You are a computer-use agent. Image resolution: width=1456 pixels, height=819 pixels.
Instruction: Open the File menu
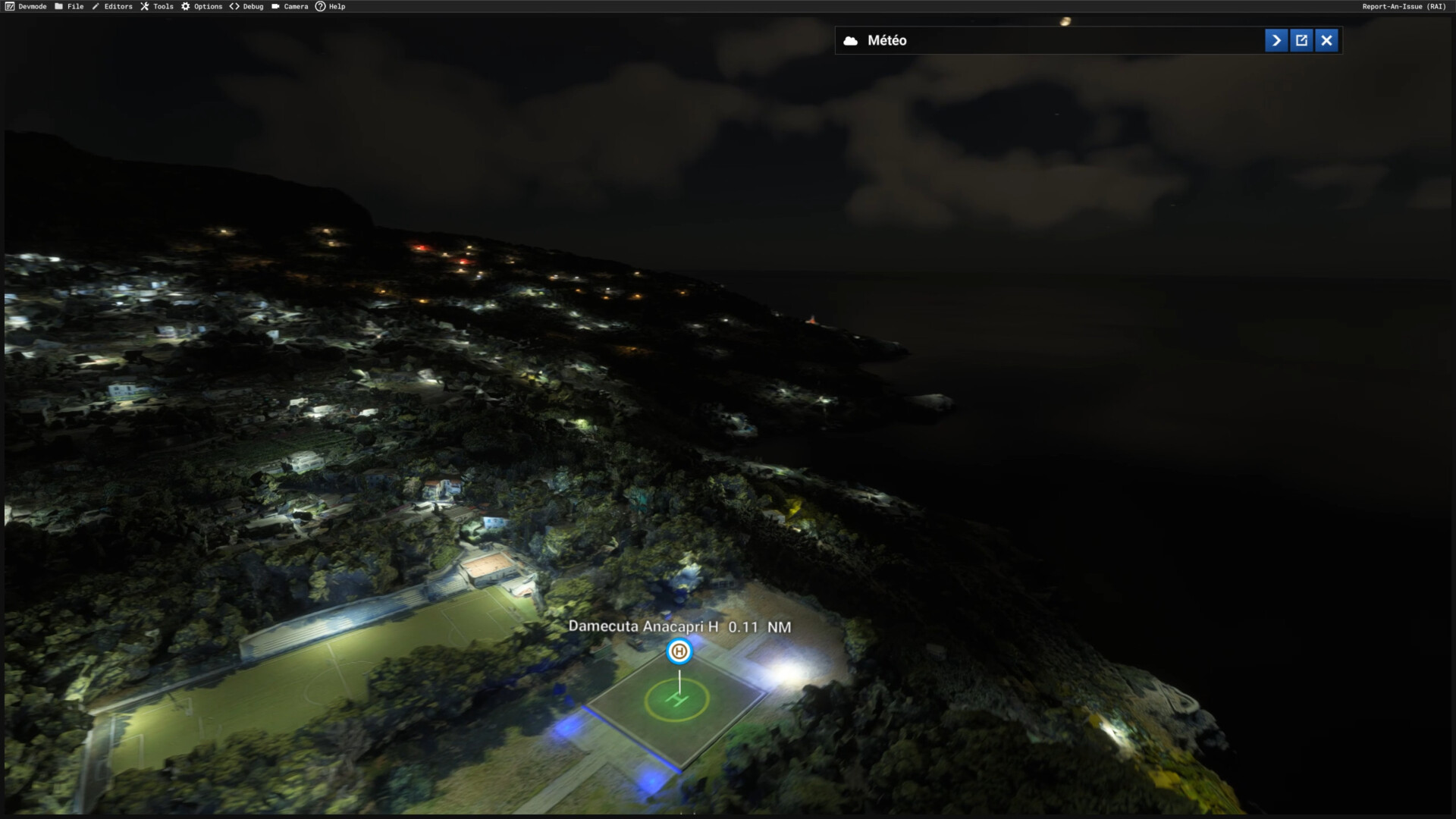(70, 6)
